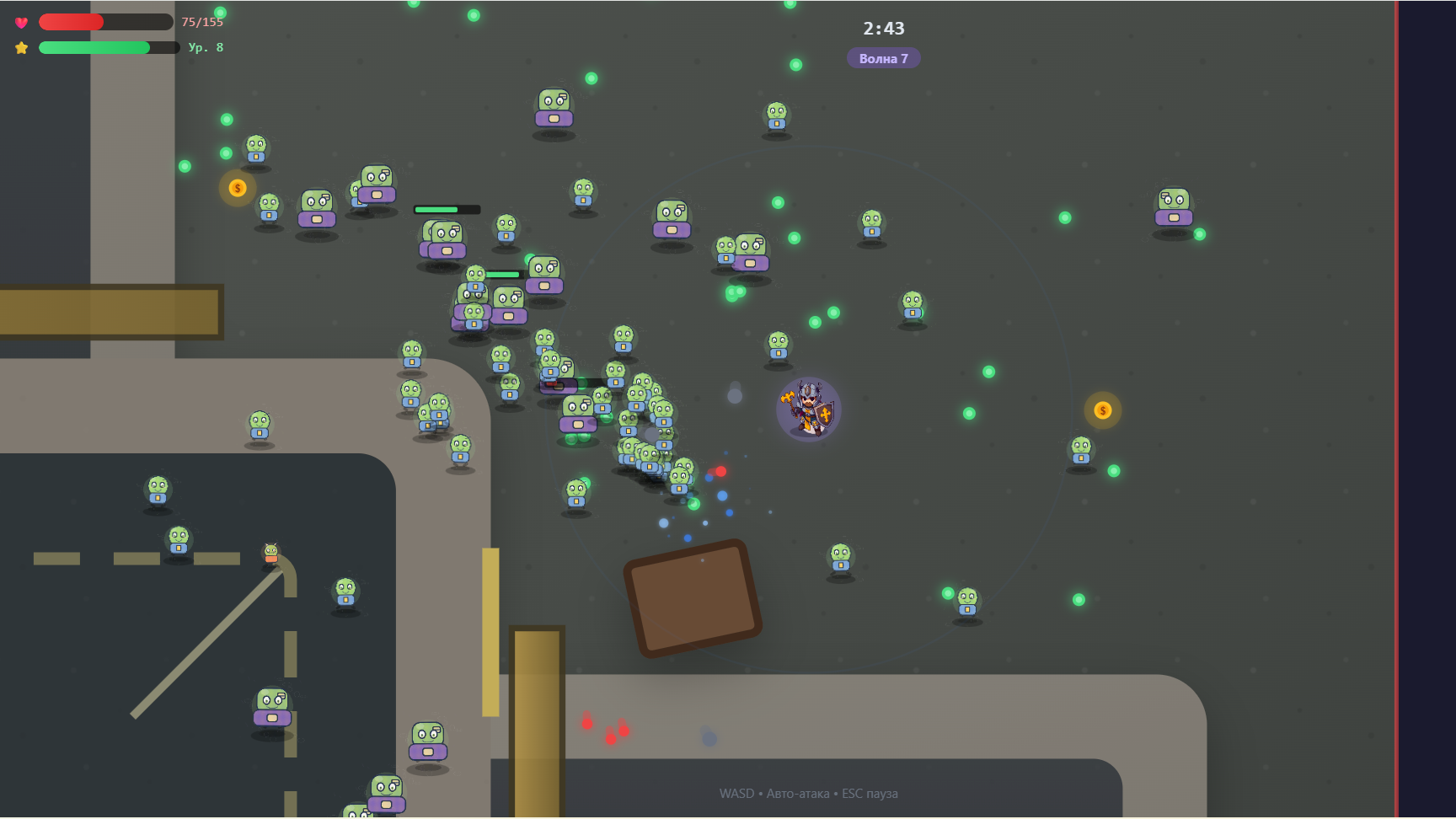The height and width of the screenshot is (819, 1456).
Task: Click the Волна 7 wave badge
Action: coord(883,58)
